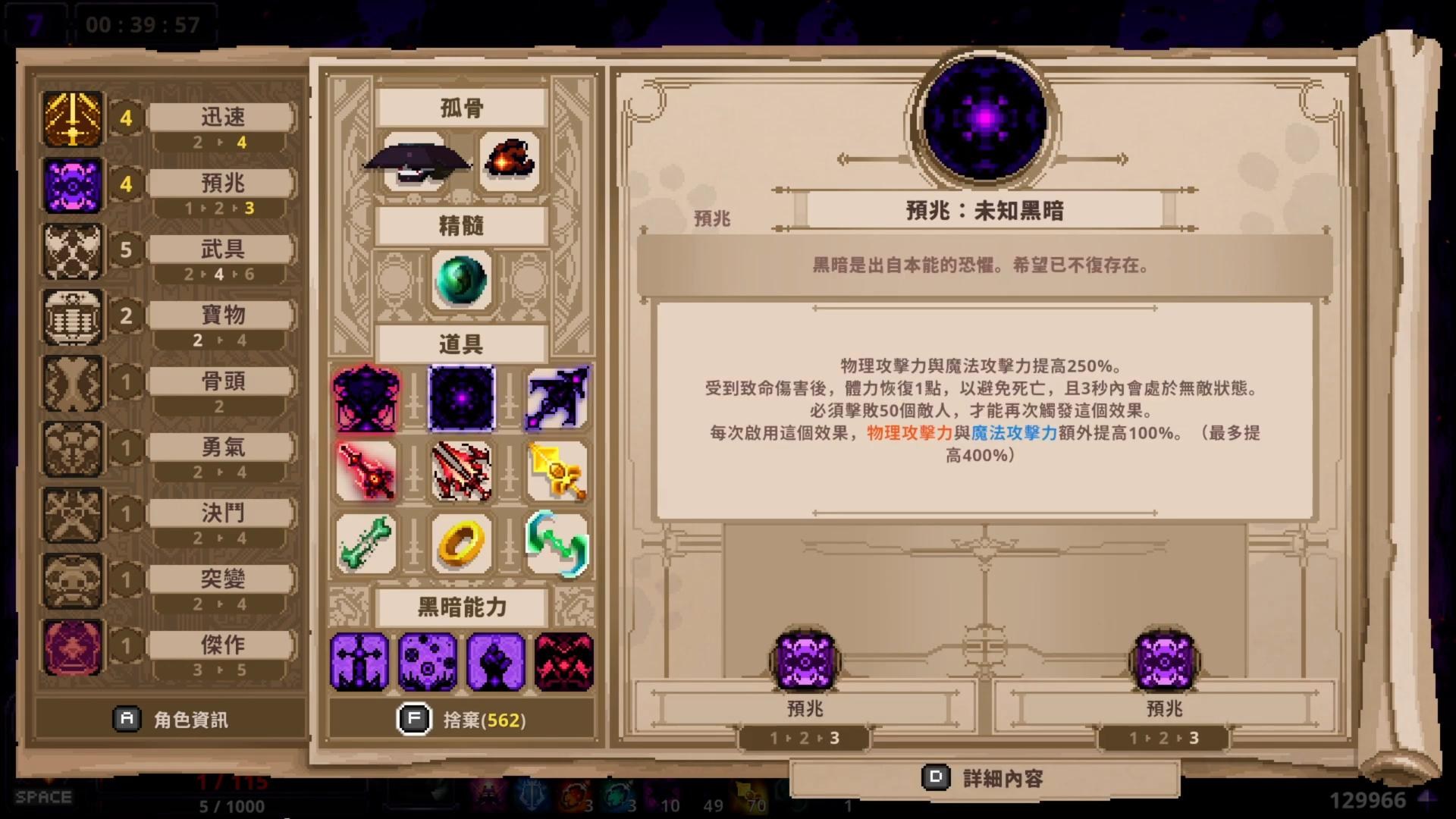This screenshot has width=1456, height=819.
Task: Open the fist-shaped dark ability under 黑暗能力
Action: pos(496,662)
